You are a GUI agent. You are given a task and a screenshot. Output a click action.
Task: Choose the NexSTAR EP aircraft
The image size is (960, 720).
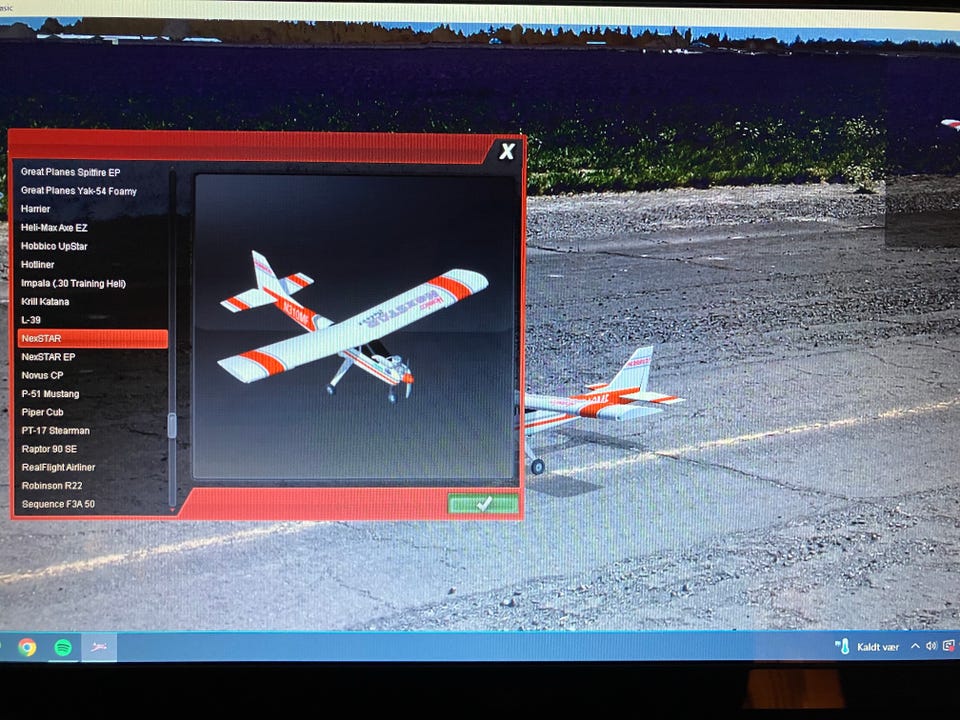point(48,357)
